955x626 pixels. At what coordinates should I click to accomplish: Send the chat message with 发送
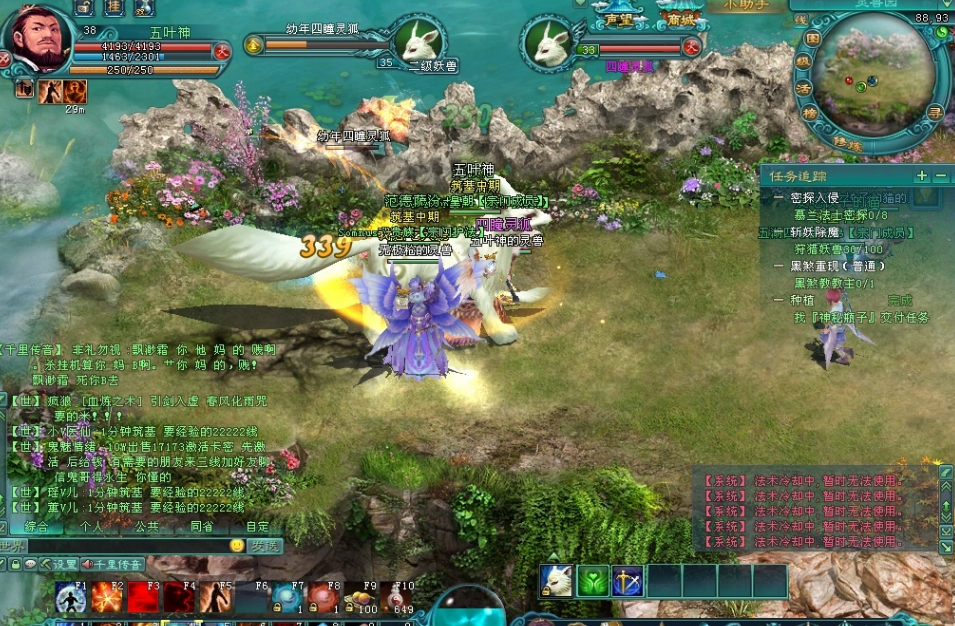point(265,546)
